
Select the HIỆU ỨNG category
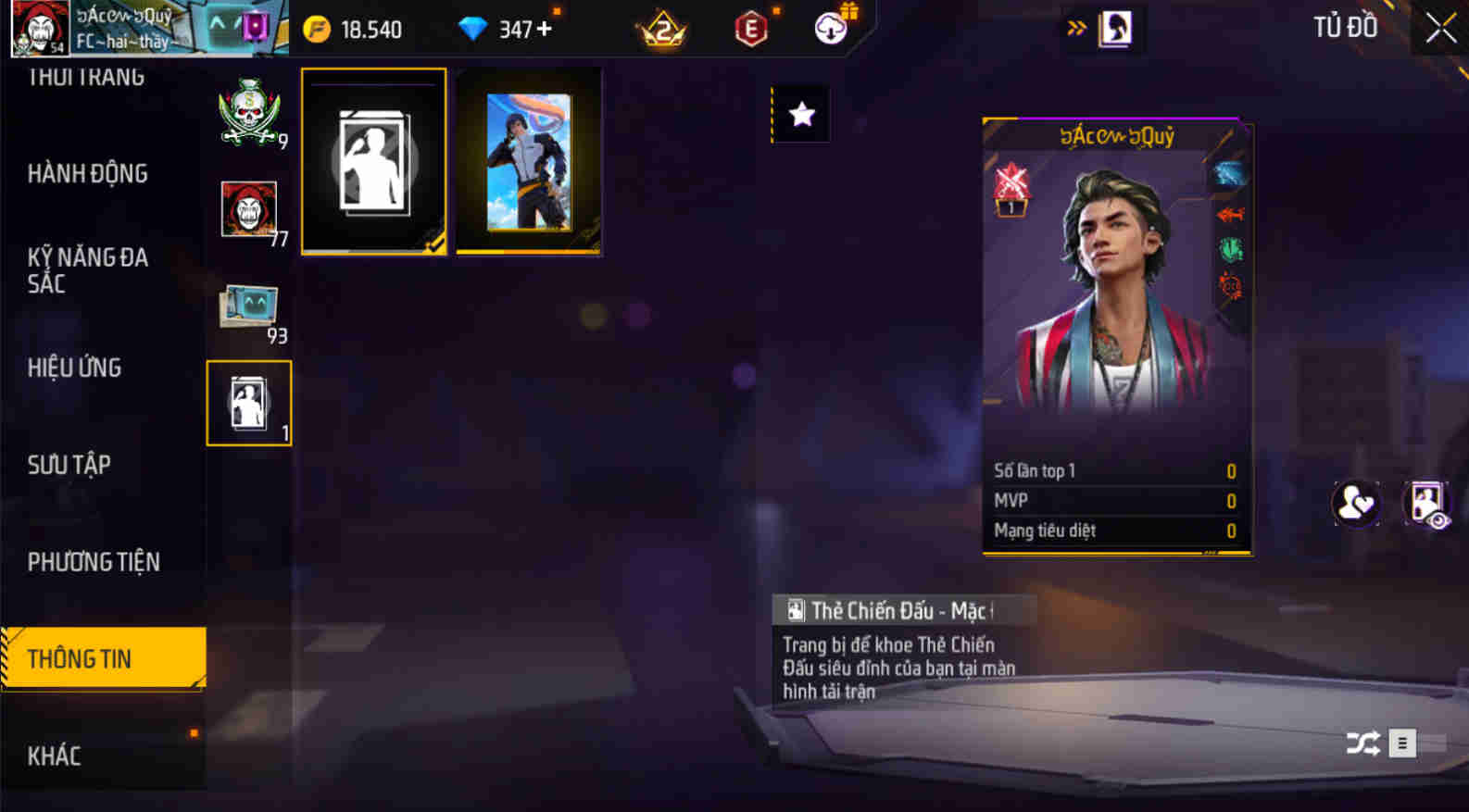click(74, 368)
